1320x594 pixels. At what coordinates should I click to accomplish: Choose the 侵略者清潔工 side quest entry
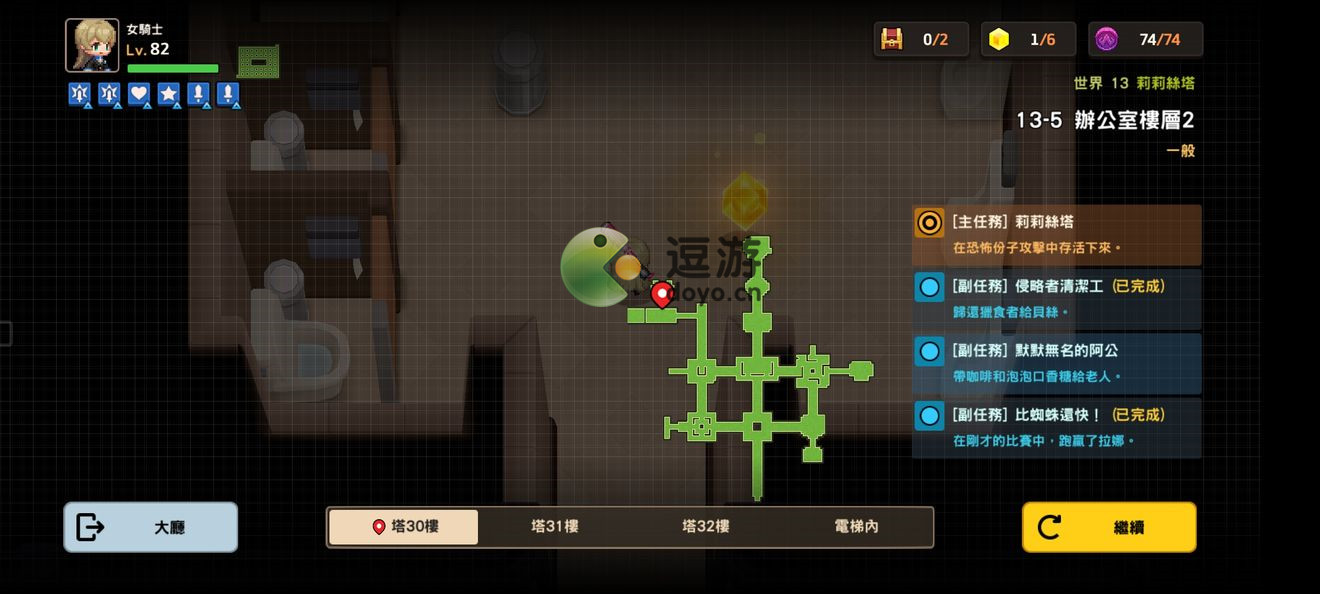(1056, 298)
